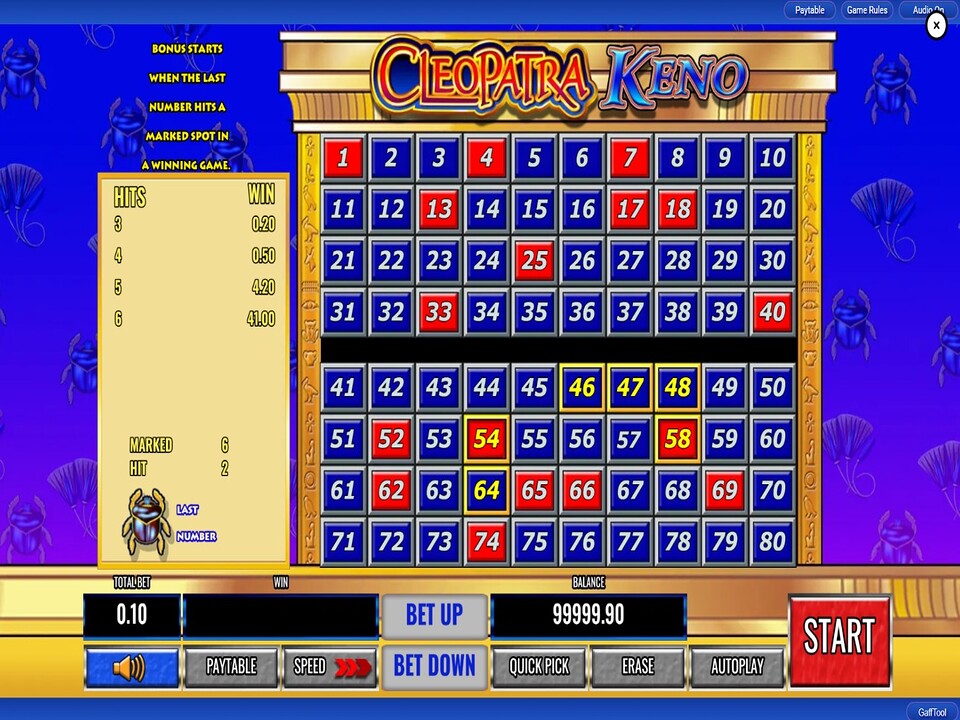Erase all marked numbers
Image resolution: width=960 pixels, height=720 pixels.
click(x=637, y=667)
